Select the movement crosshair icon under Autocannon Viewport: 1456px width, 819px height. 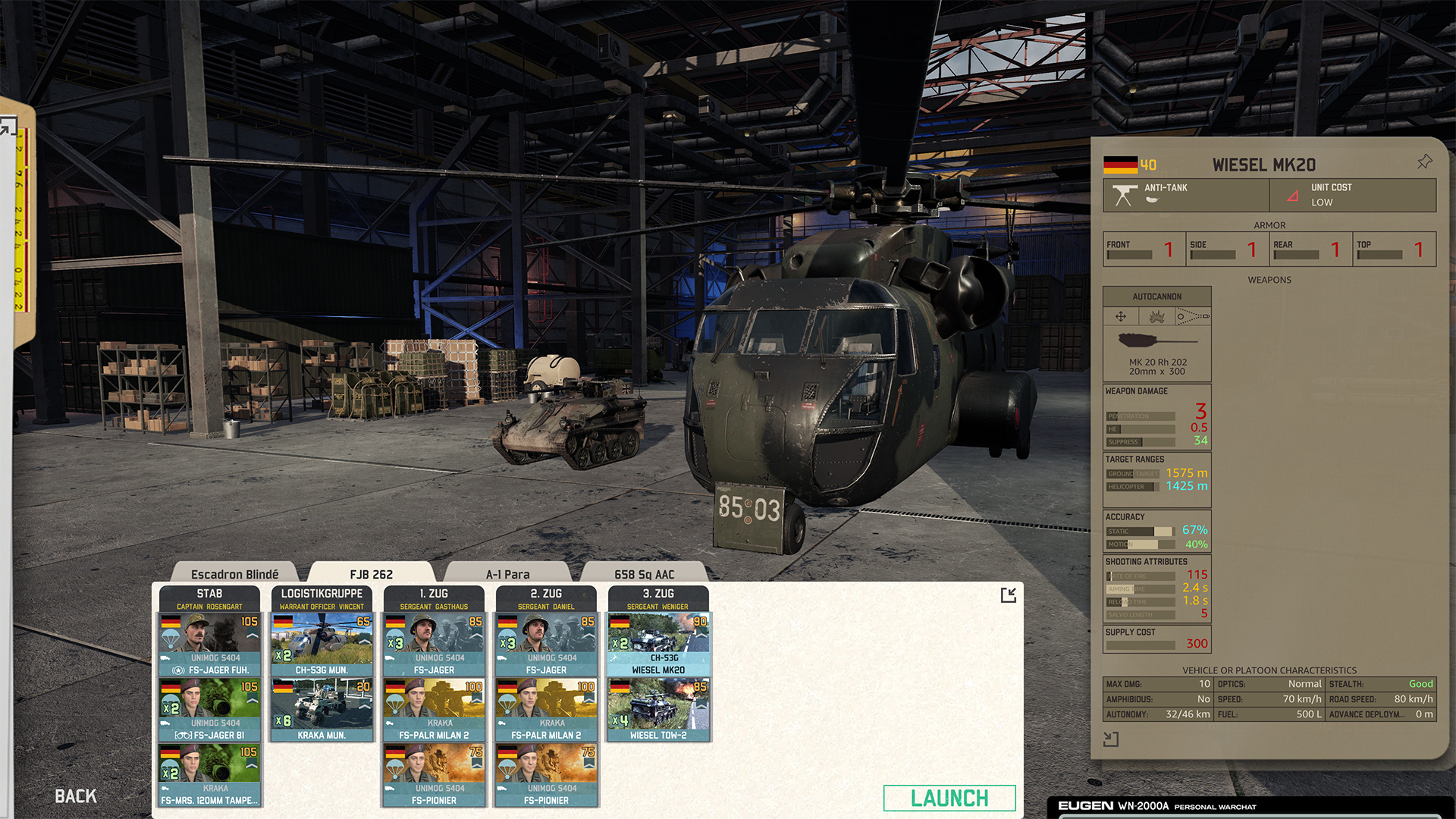tap(1121, 315)
